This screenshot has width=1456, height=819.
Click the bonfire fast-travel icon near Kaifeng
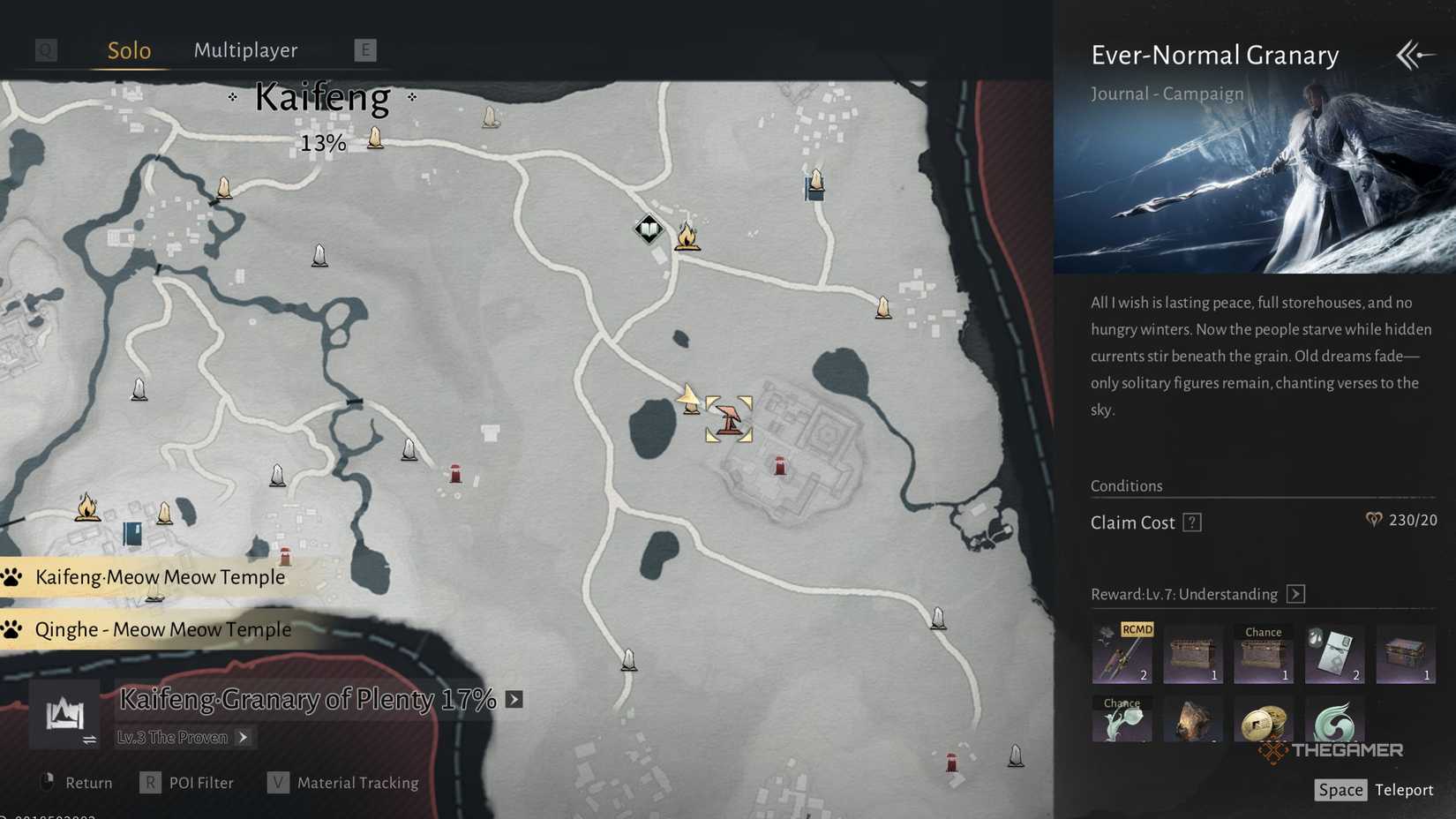[x=687, y=235]
